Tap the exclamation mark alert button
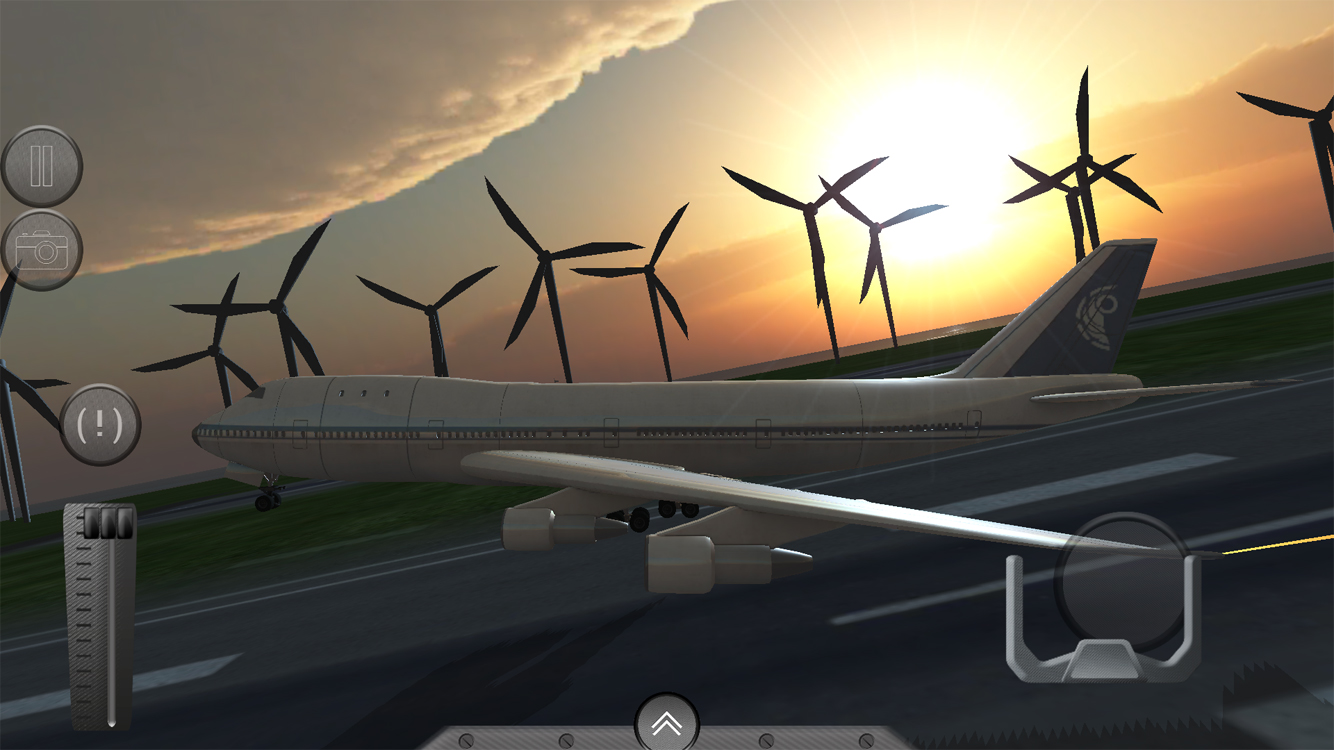1334x750 pixels. [x=100, y=424]
